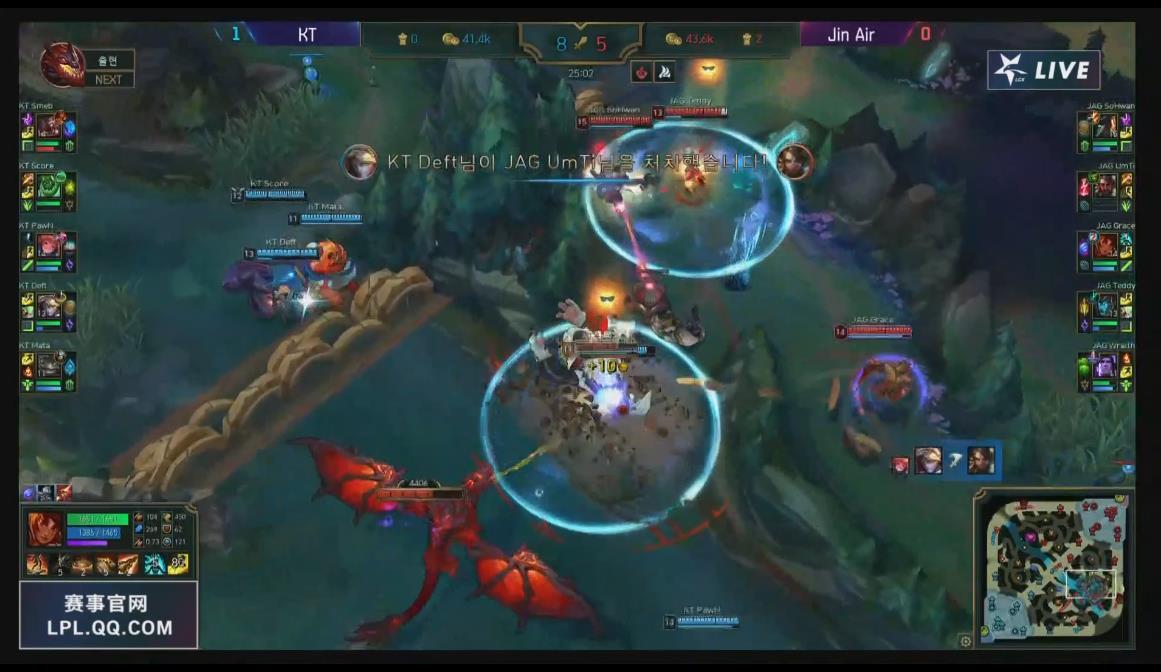Select JAG Wraith's champion portrait

point(1105,366)
